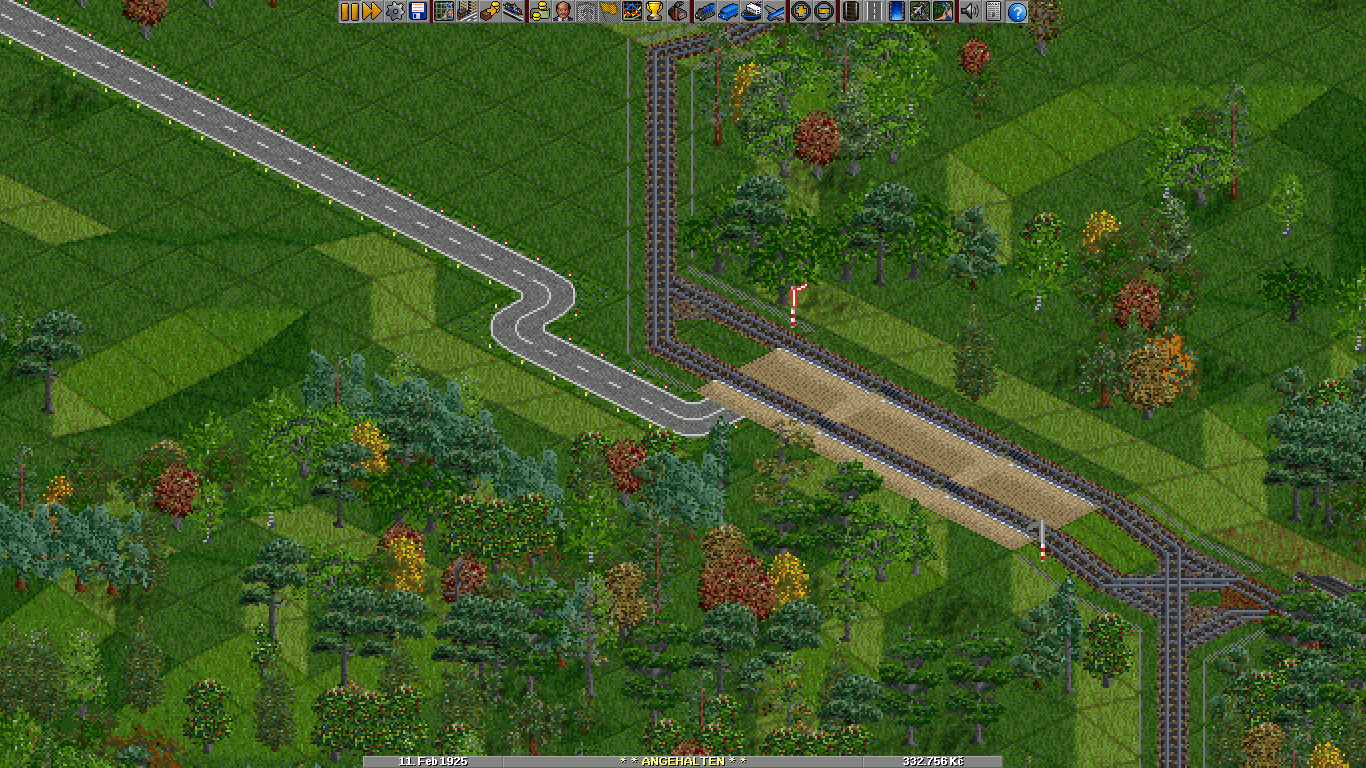Image resolution: width=1366 pixels, height=768 pixels.
Task: Display the operating graphs
Action: tap(631, 12)
